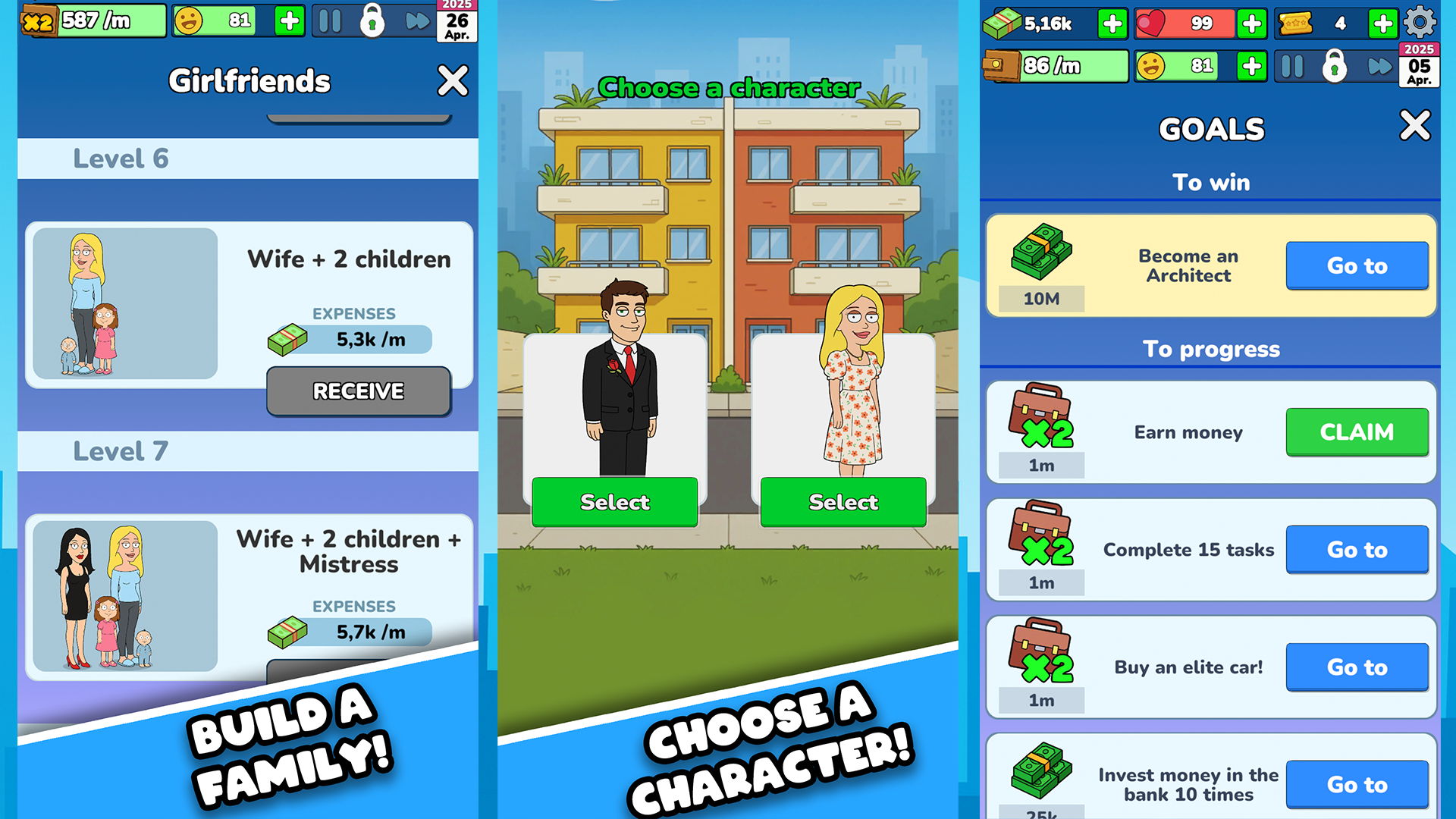1456x819 pixels.
Task: Select the blonde female character
Action: click(x=843, y=502)
